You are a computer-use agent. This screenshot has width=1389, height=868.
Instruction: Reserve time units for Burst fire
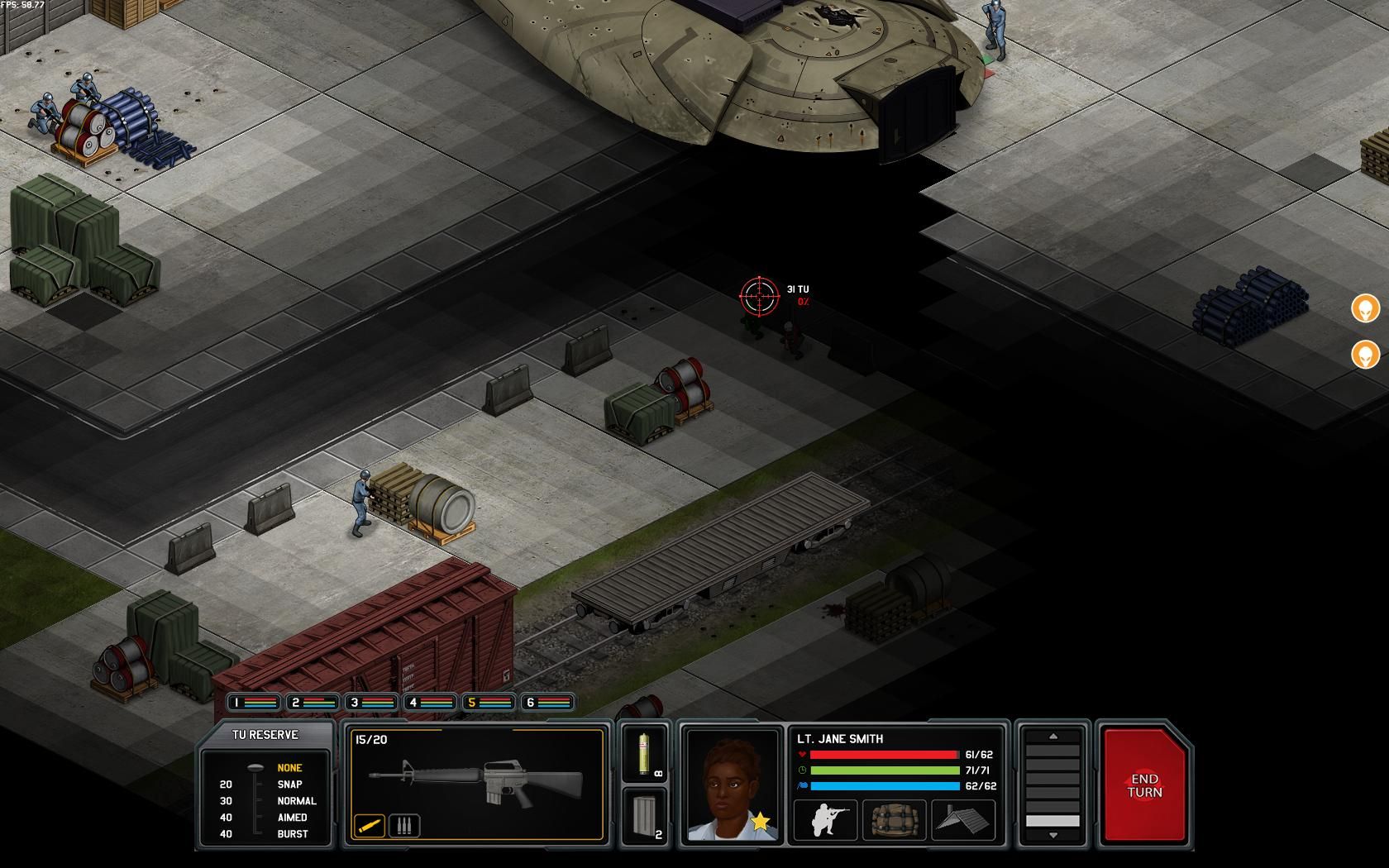(292, 834)
